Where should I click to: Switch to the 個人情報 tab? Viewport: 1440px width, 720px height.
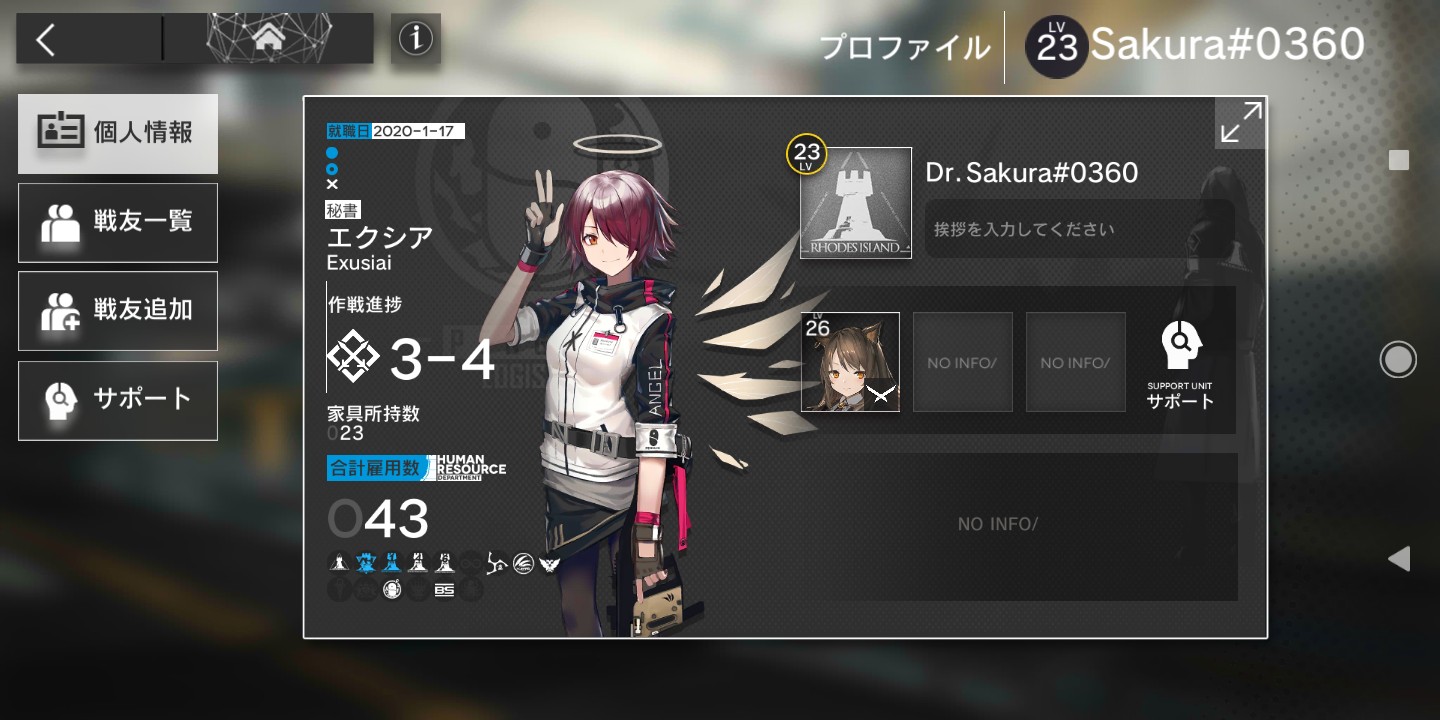tap(118, 133)
